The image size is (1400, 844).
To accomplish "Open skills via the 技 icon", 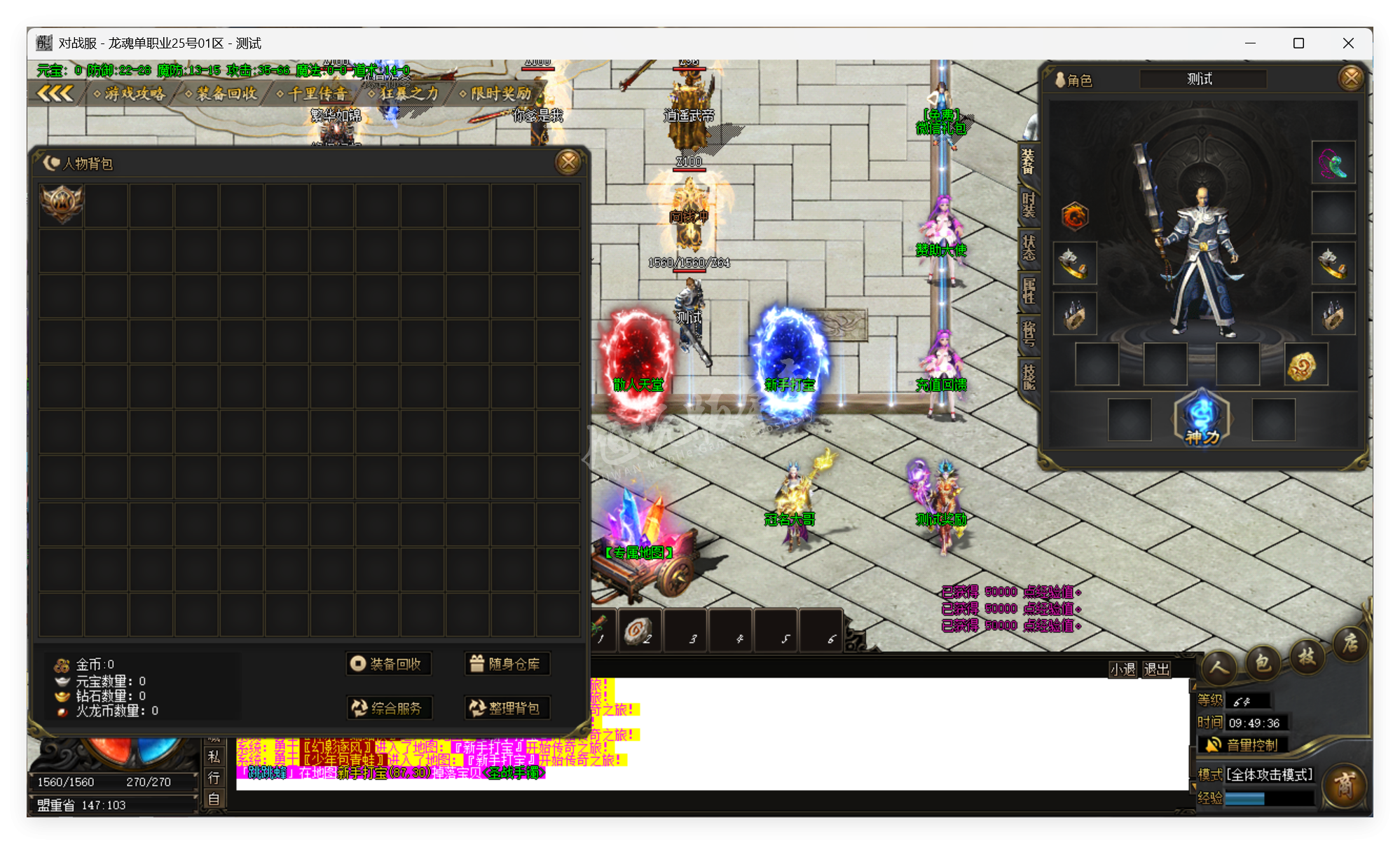I will [x=1306, y=658].
